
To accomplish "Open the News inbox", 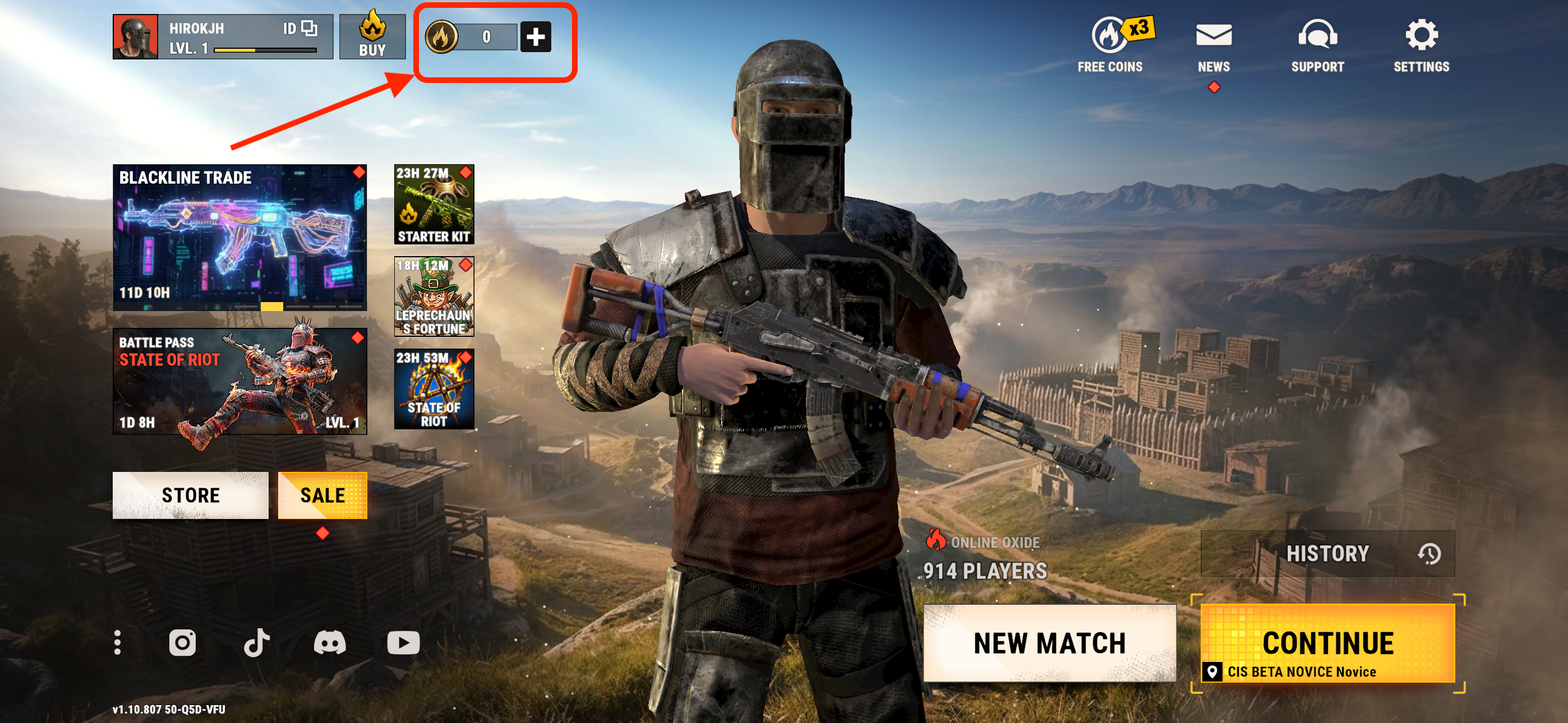I will pyautogui.click(x=1213, y=44).
